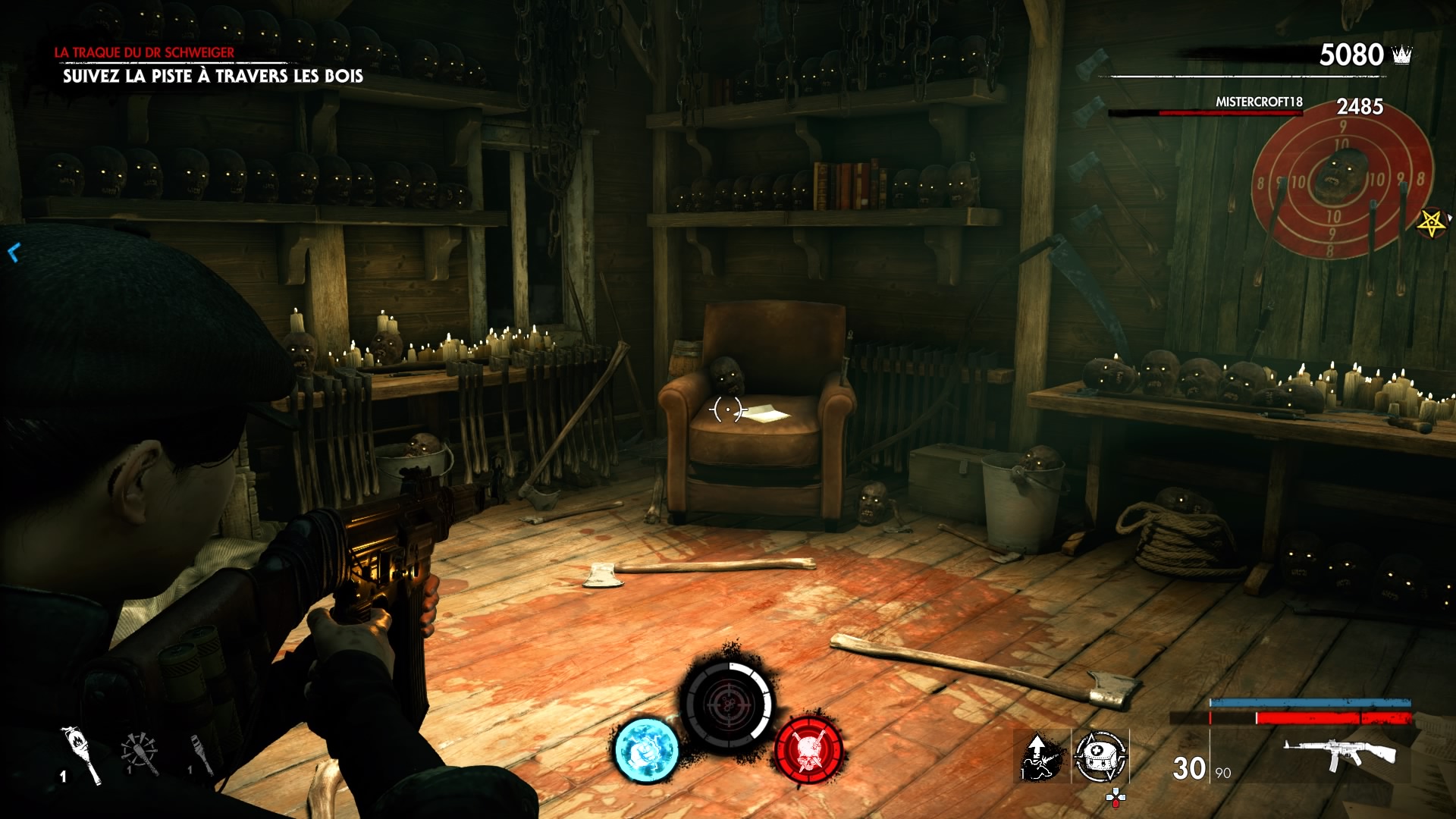This screenshot has width=1456, height=819.
Task: Select the equipped assault rifle icon
Action: click(x=1339, y=755)
